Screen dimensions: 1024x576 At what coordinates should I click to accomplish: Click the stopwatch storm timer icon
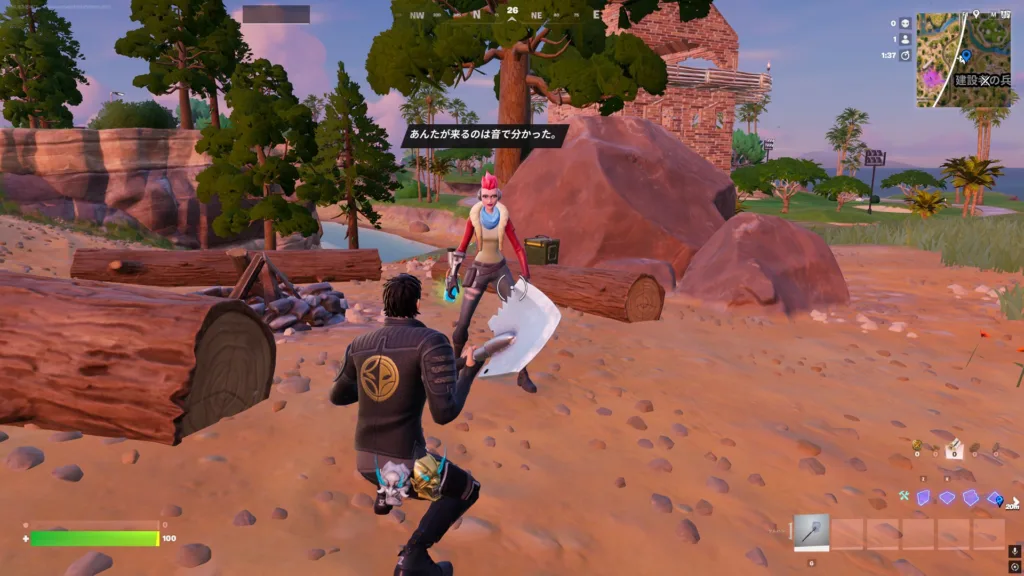coord(905,56)
